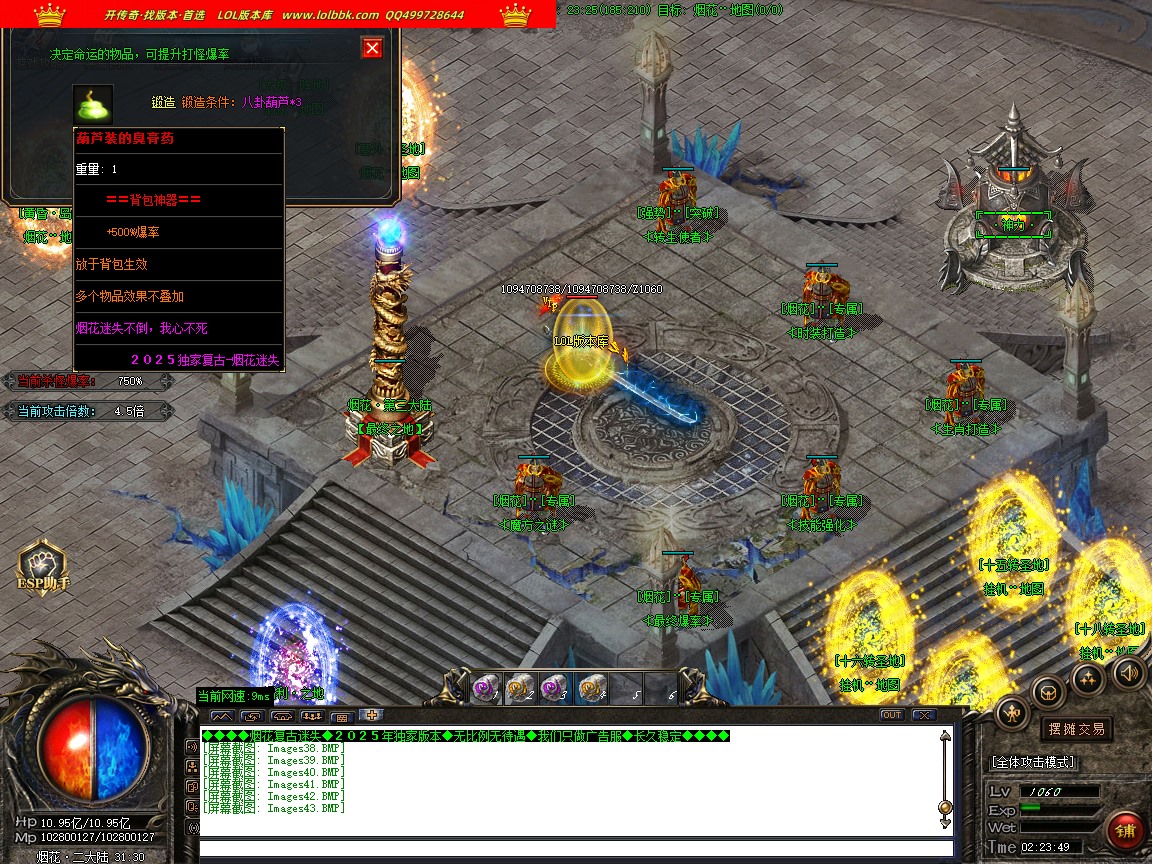Click the 锻造 forge link
The height and width of the screenshot is (864, 1152).
coord(163,102)
